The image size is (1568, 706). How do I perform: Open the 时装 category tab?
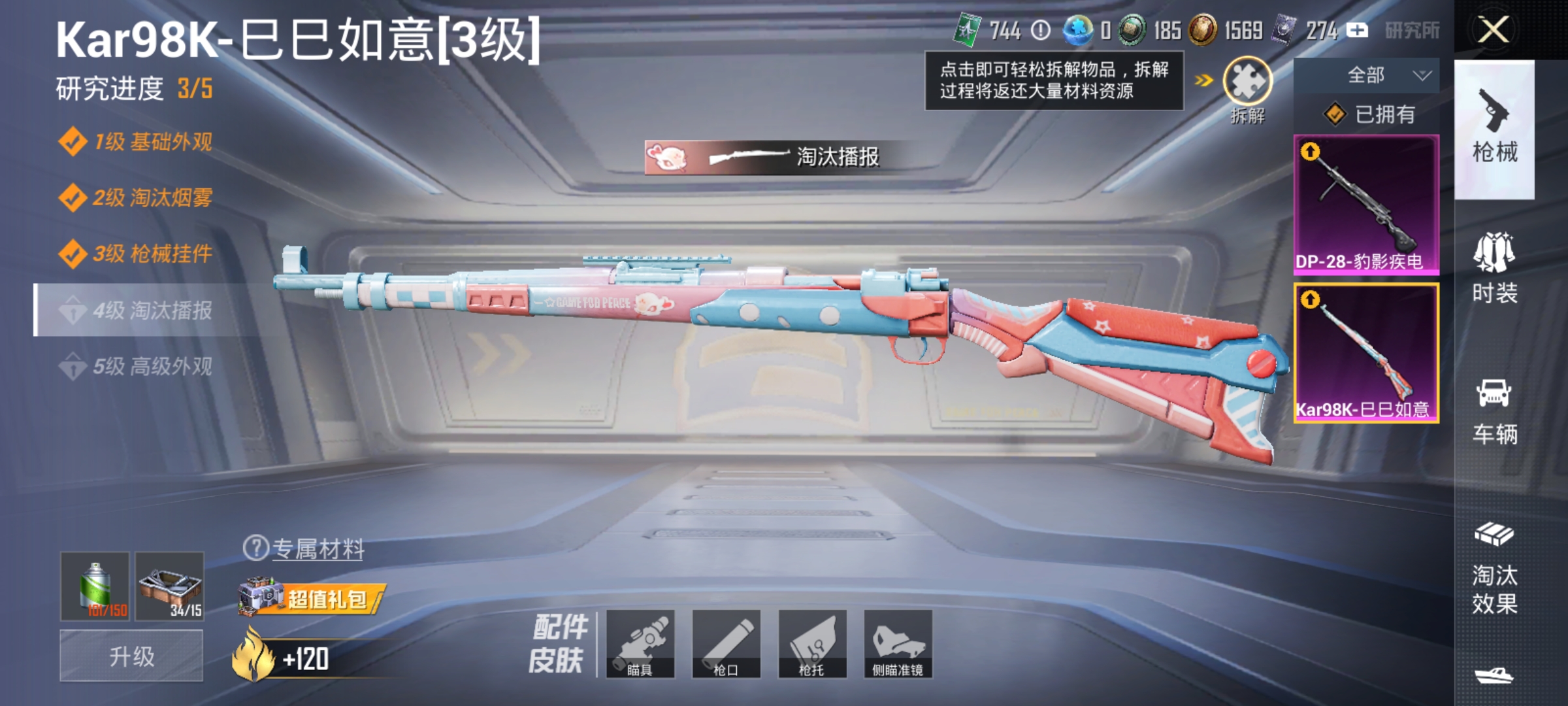coord(1494,268)
